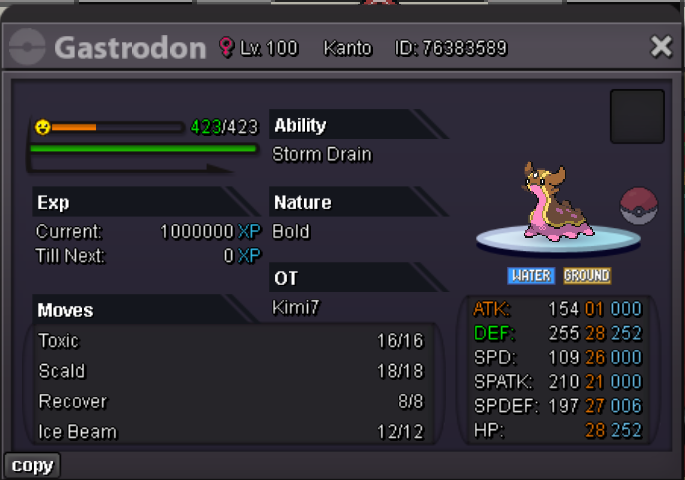The image size is (685, 480).
Task: Select the Scald move row
Action: coord(230,371)
